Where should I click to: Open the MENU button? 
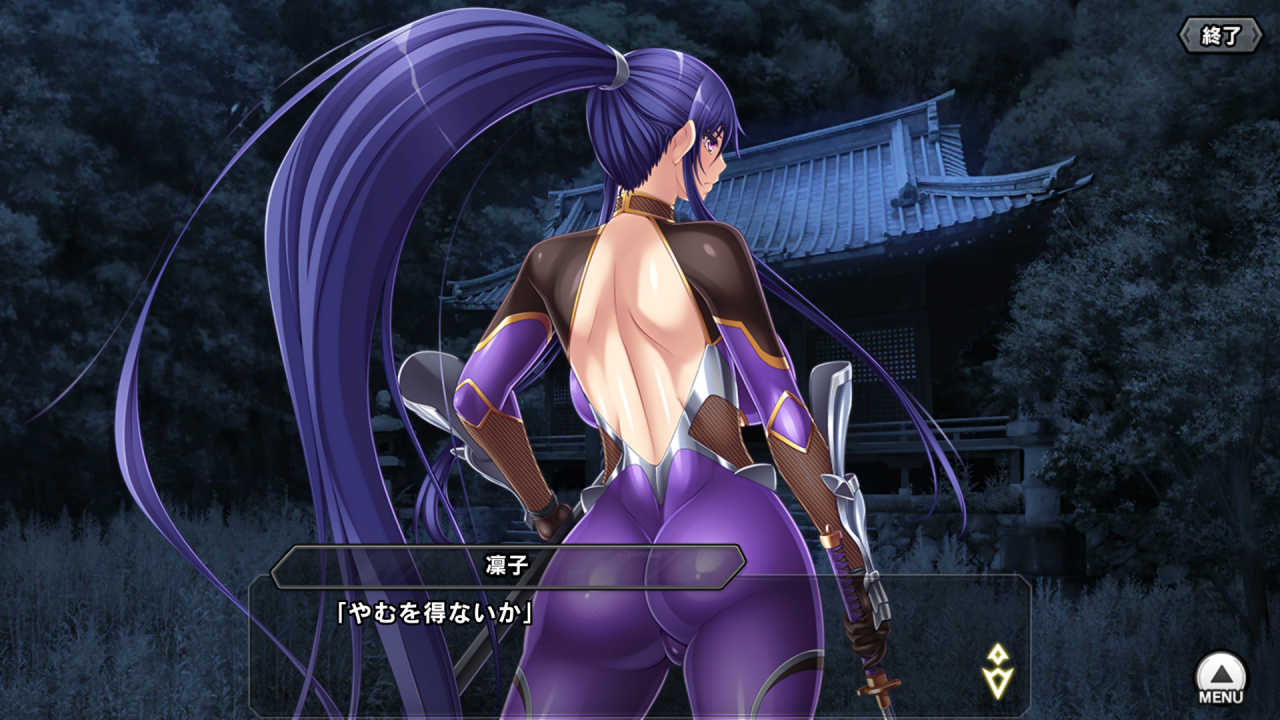point(1221,677)
